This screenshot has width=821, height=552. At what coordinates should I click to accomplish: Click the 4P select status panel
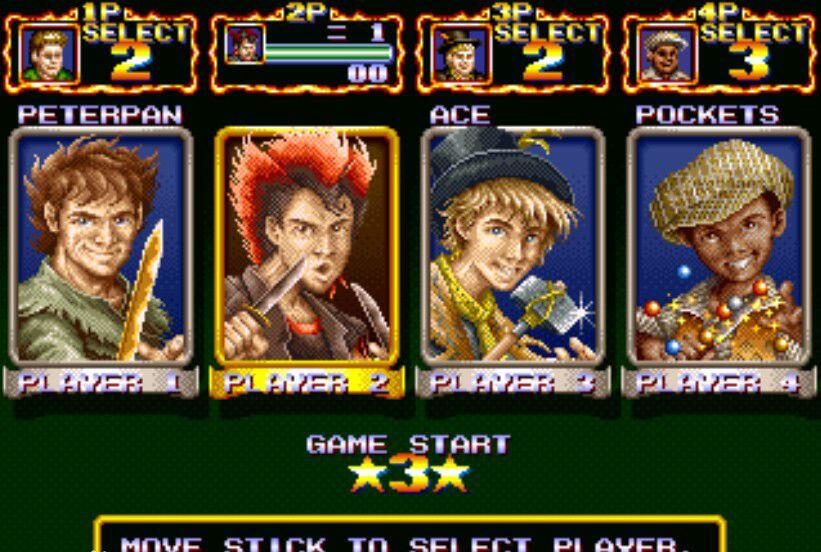pyautogui.click(x=718, y=50)
